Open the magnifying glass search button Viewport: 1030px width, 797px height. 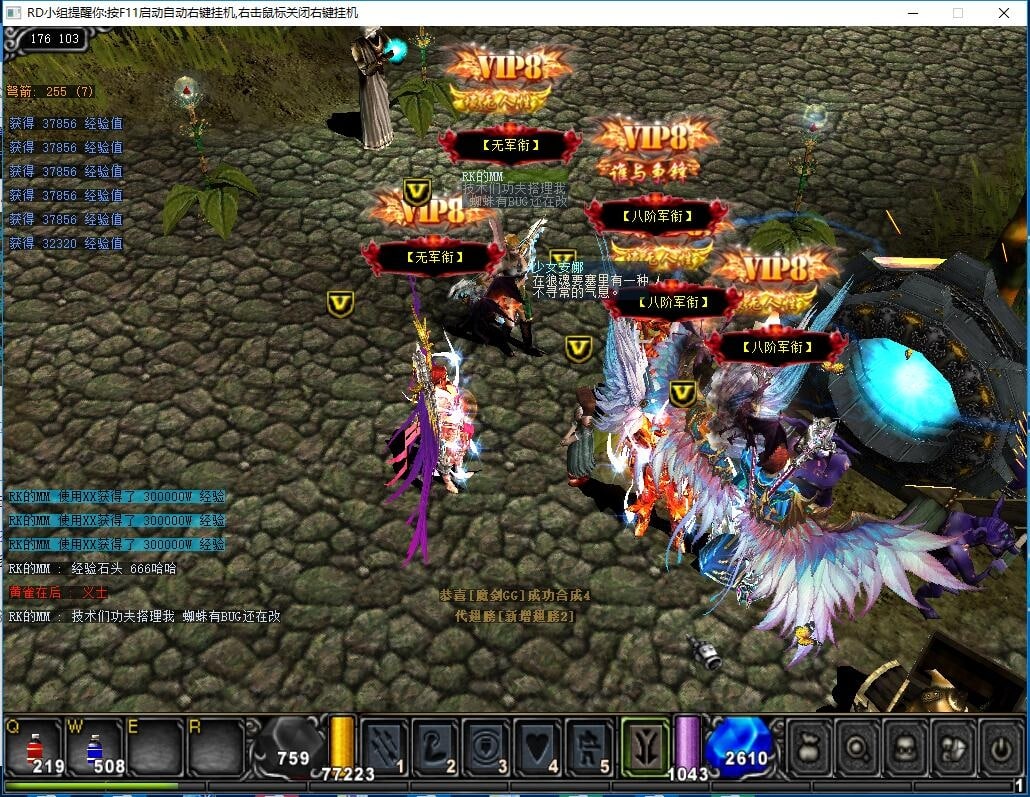pyautogui.click(x=859, y=746)
